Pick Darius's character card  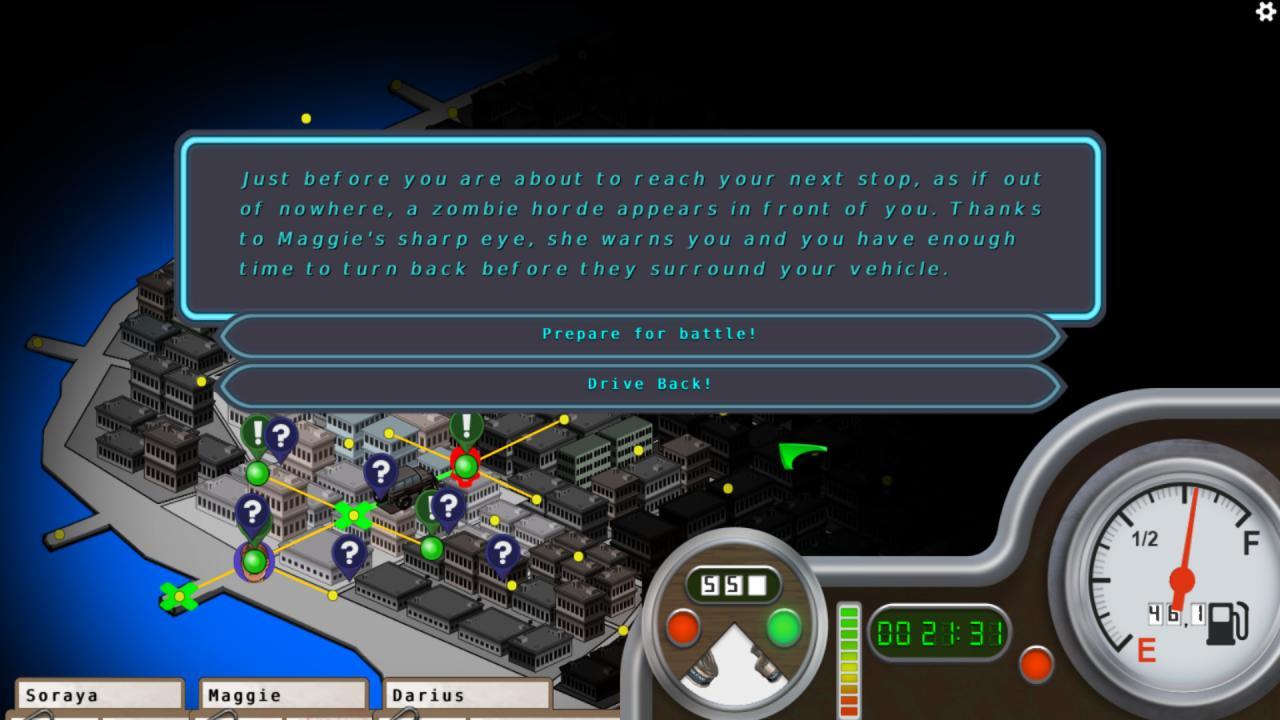468,697
